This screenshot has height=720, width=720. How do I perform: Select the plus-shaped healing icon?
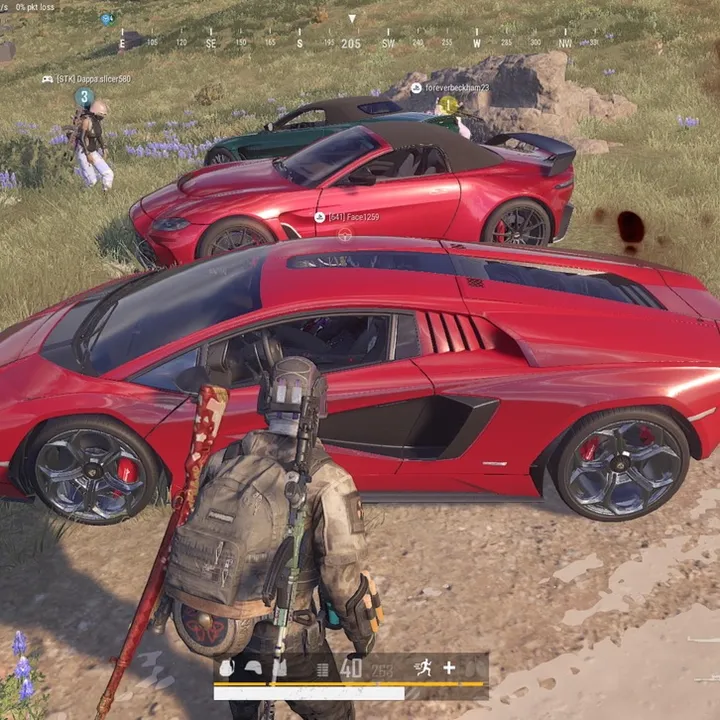(x=449, y=668)
